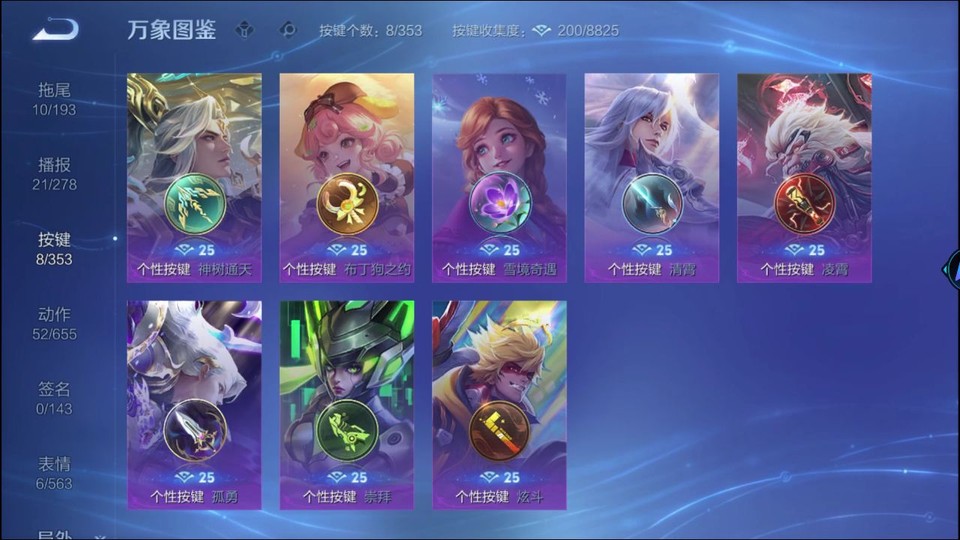The image size is (960, 540).
Task: Click the magnifier search icon beside 万象图鉴
Action: click(289, 30)
